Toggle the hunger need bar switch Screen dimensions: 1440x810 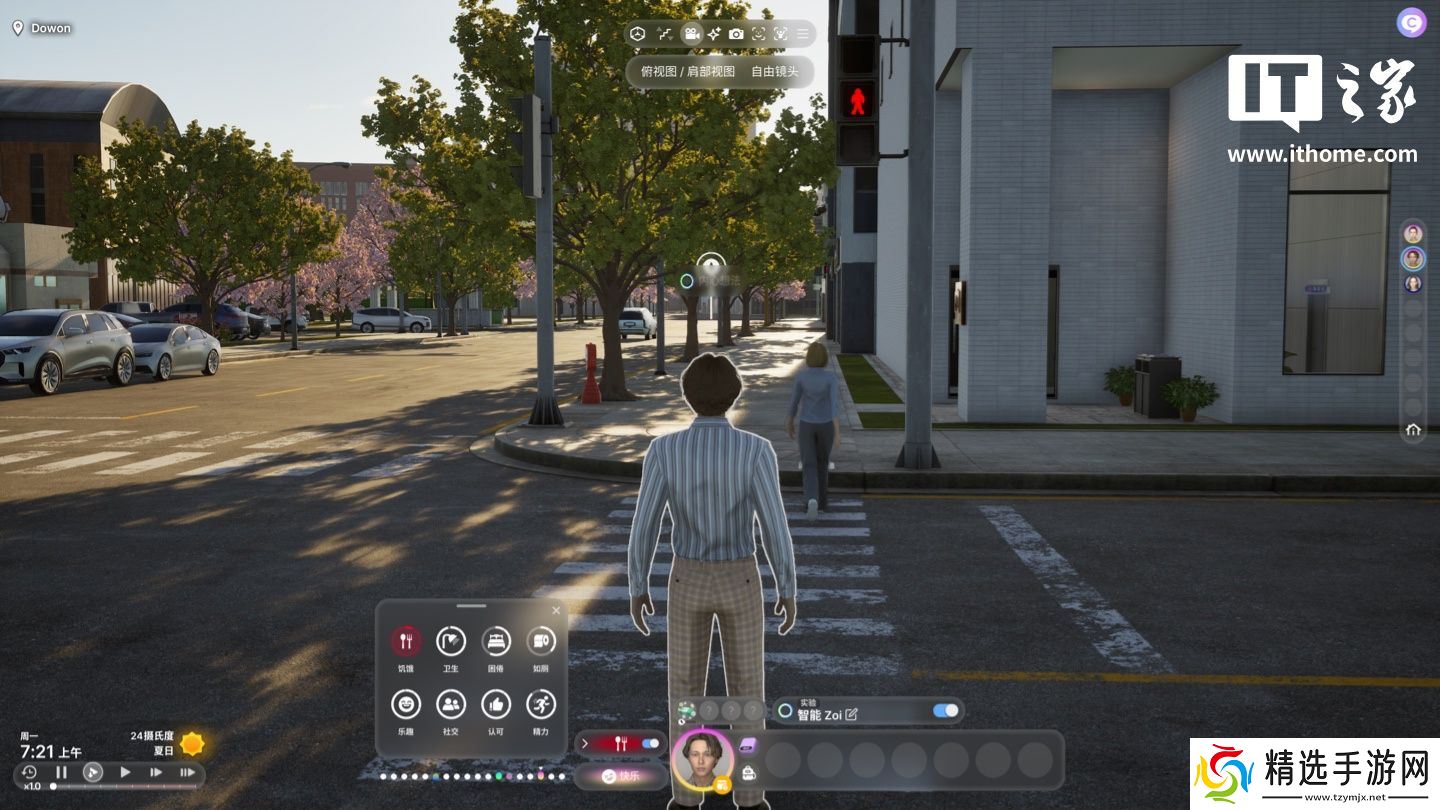tap(651, 743)
